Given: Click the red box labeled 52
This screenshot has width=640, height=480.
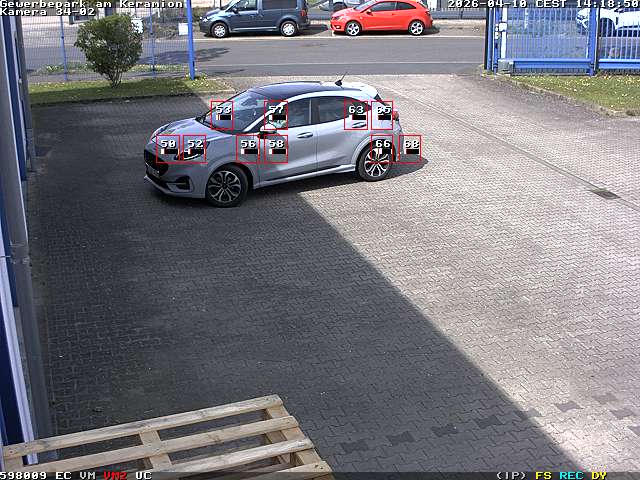Looking at the screenshot, I should (x=194, y=149).
